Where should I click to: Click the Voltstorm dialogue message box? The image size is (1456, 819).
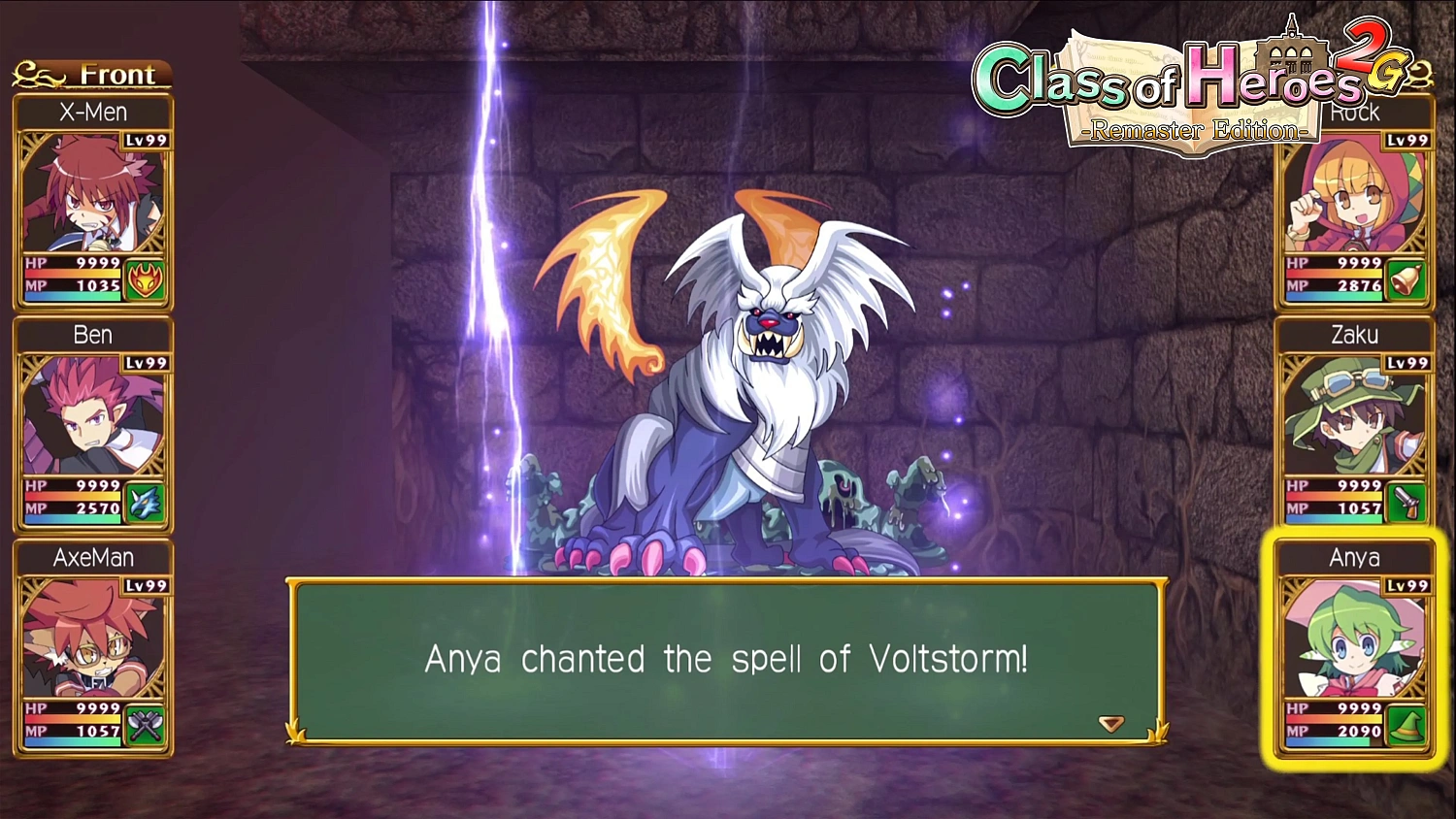[x=726, y=660]
